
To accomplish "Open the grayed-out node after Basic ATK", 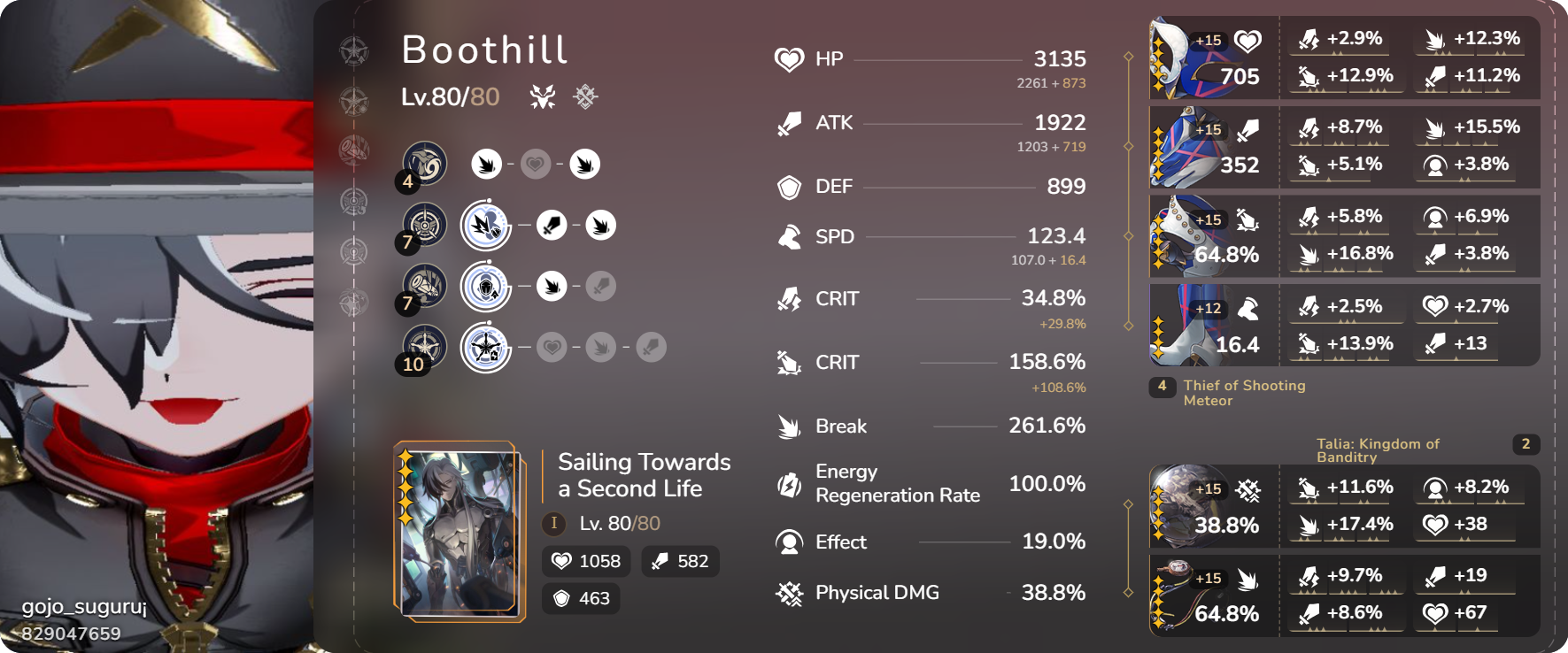I will tap(535, 164).
